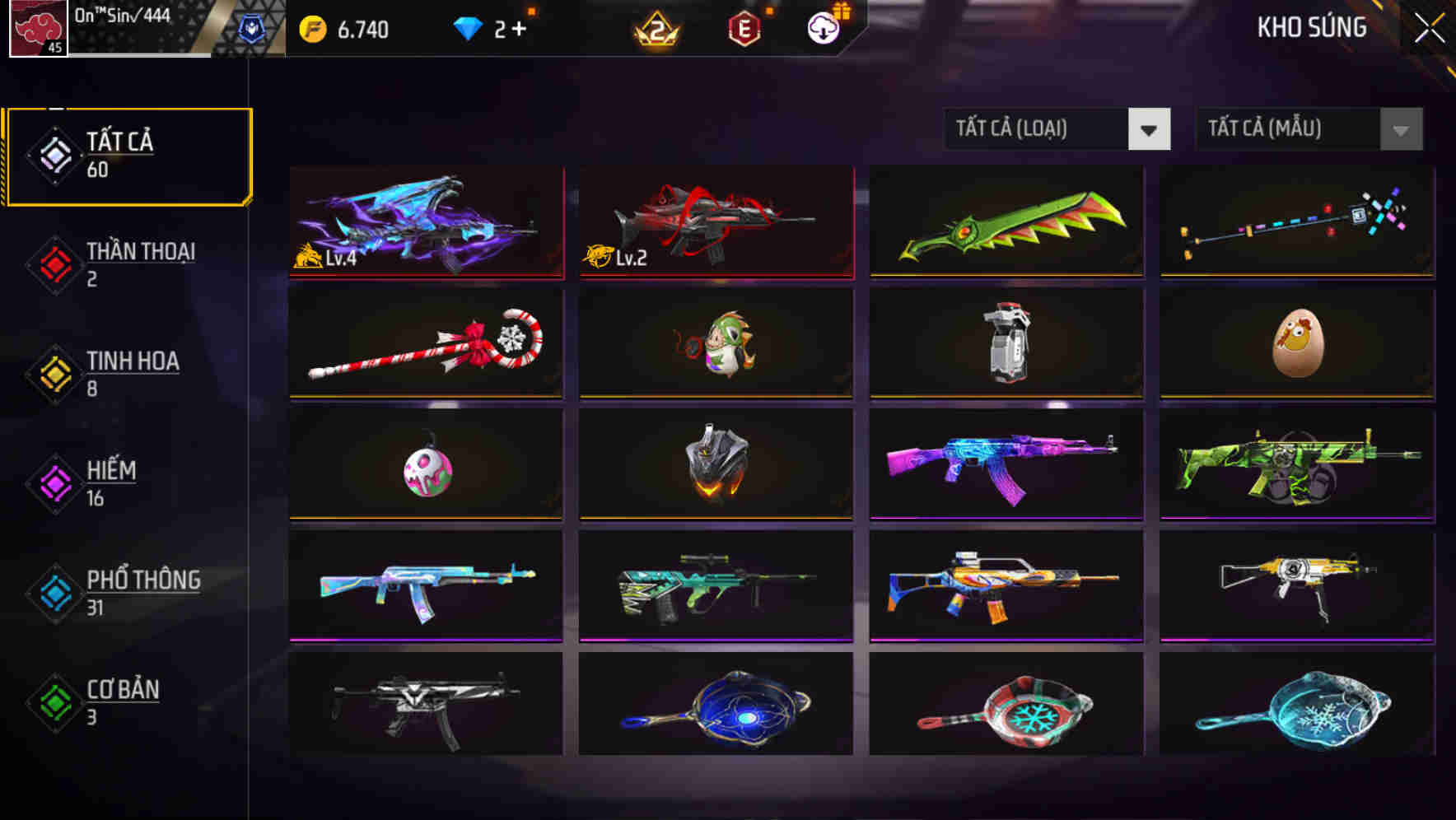Open the Akatsuki avatar profile picture
This screenshot has width=1456, height=820.
(x=37, y=30)
